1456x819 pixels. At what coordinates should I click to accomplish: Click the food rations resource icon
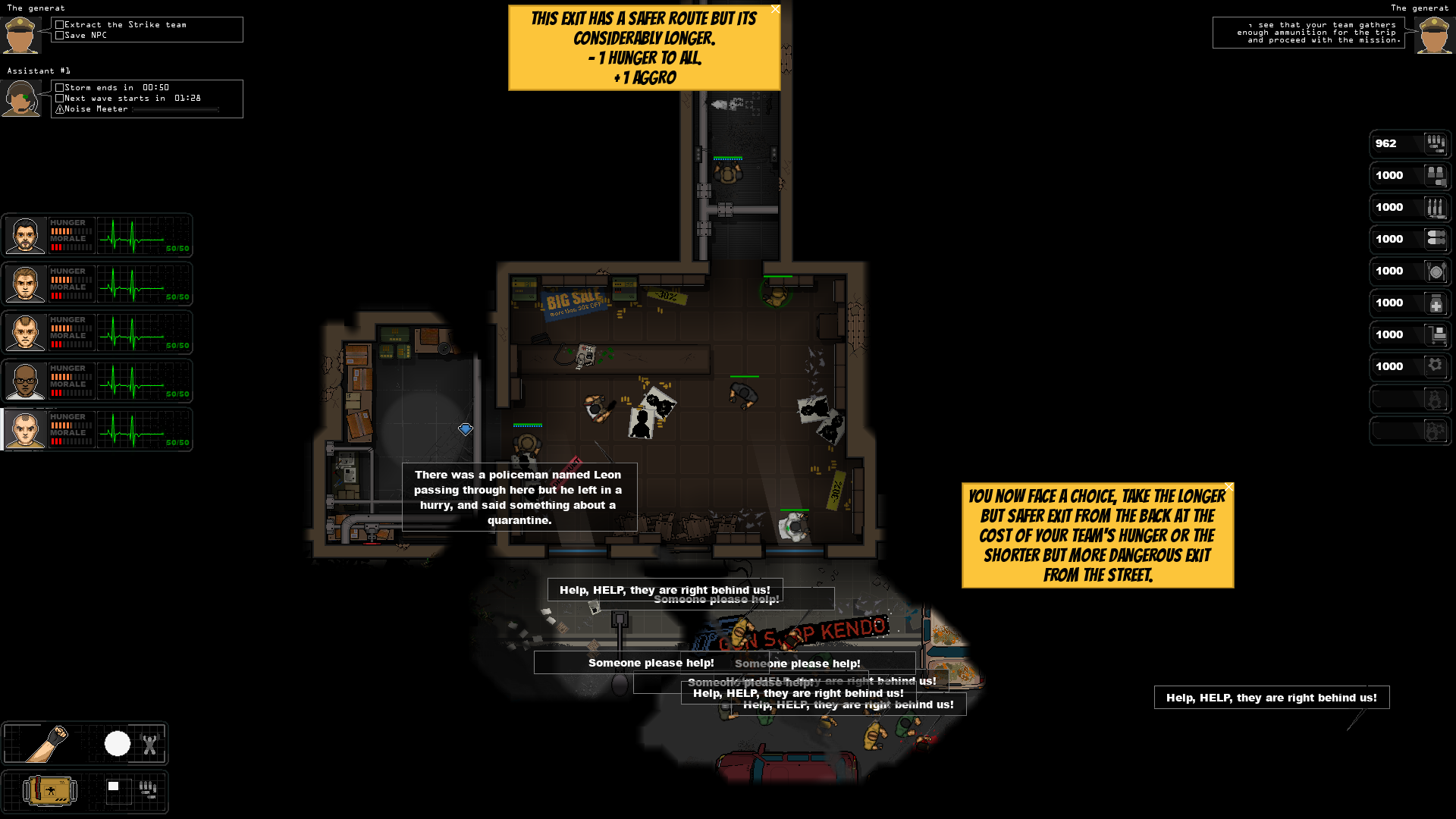(x=1437, y=271)
